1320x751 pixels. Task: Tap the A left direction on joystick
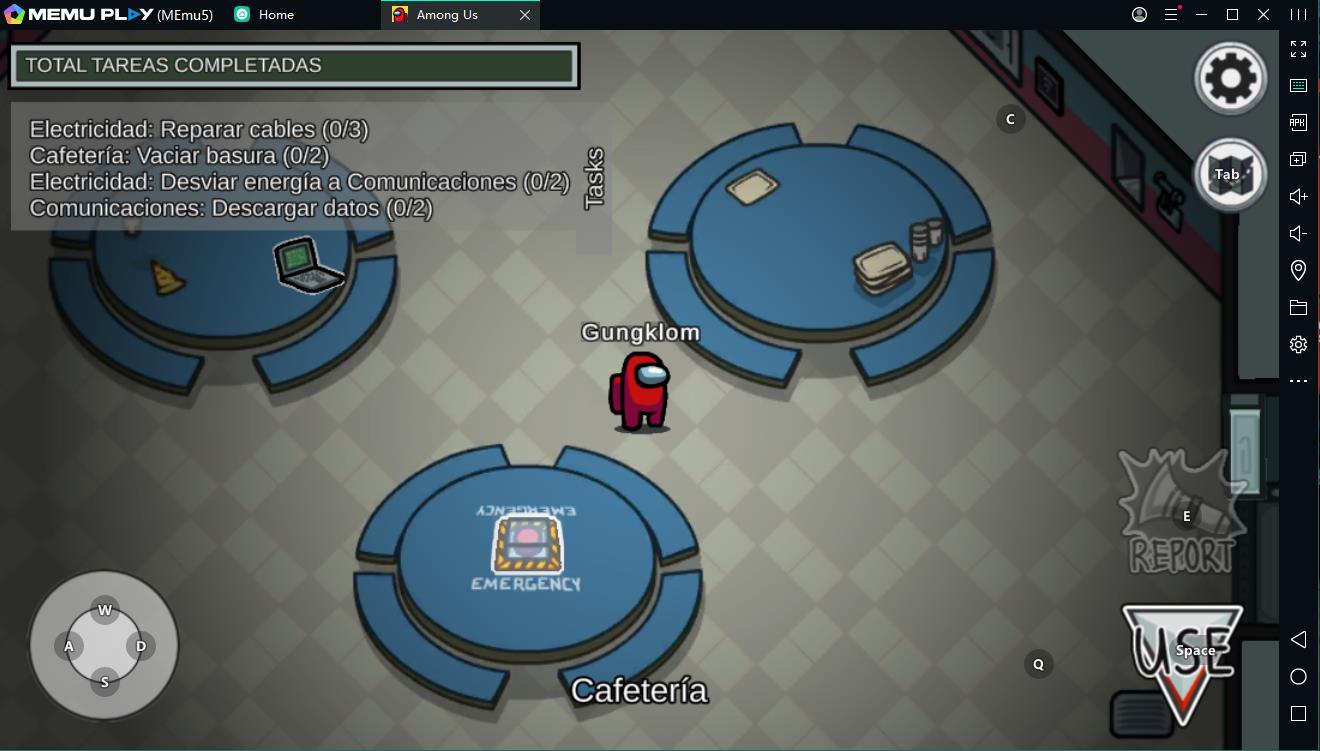(69, 647)
